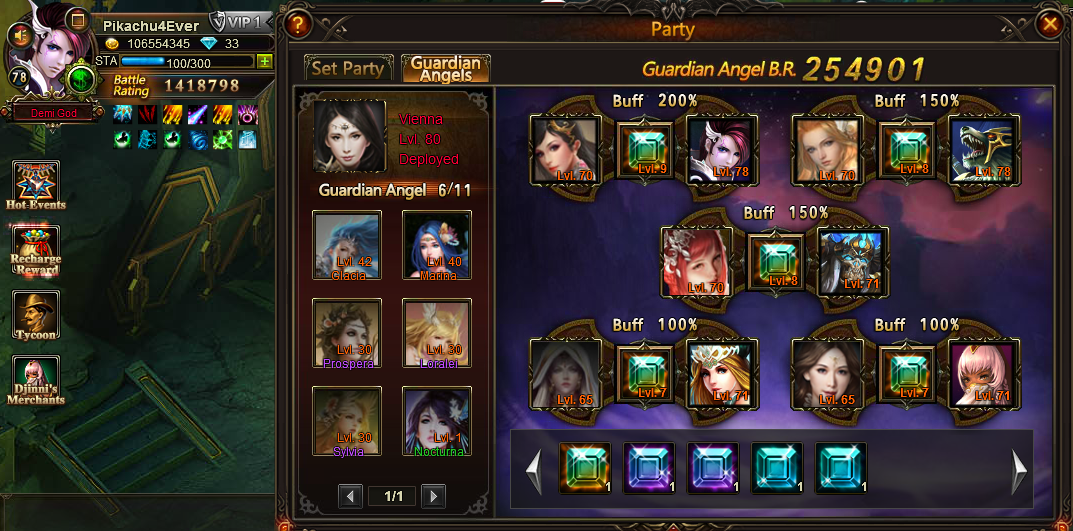Choose guardian angel Marina
The height and width of the screenshot is (531, 1073).
[x=436, y=244]
